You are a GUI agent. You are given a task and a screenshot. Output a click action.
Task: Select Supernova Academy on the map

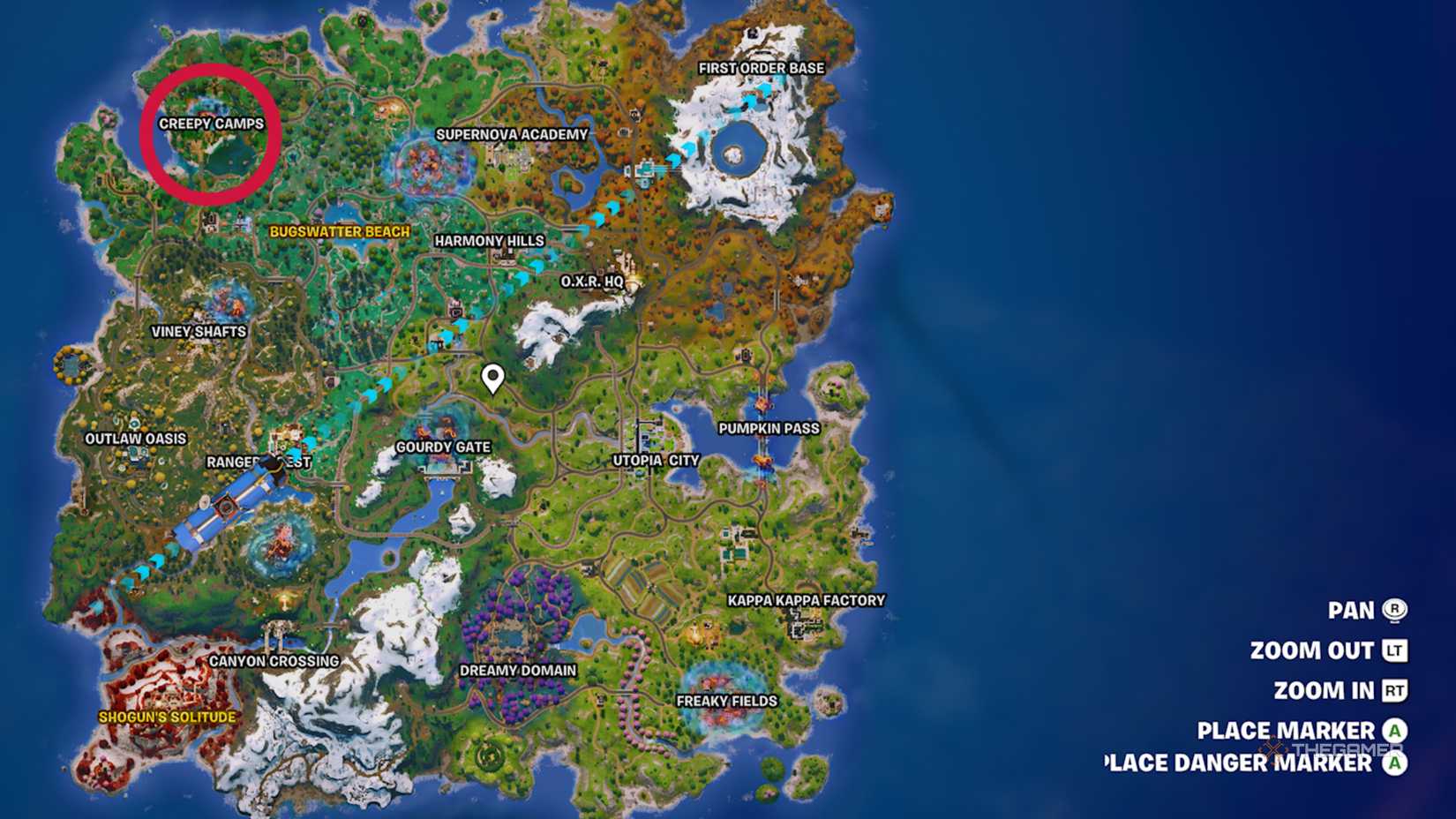pyautogui.click(x=513, y=134)
